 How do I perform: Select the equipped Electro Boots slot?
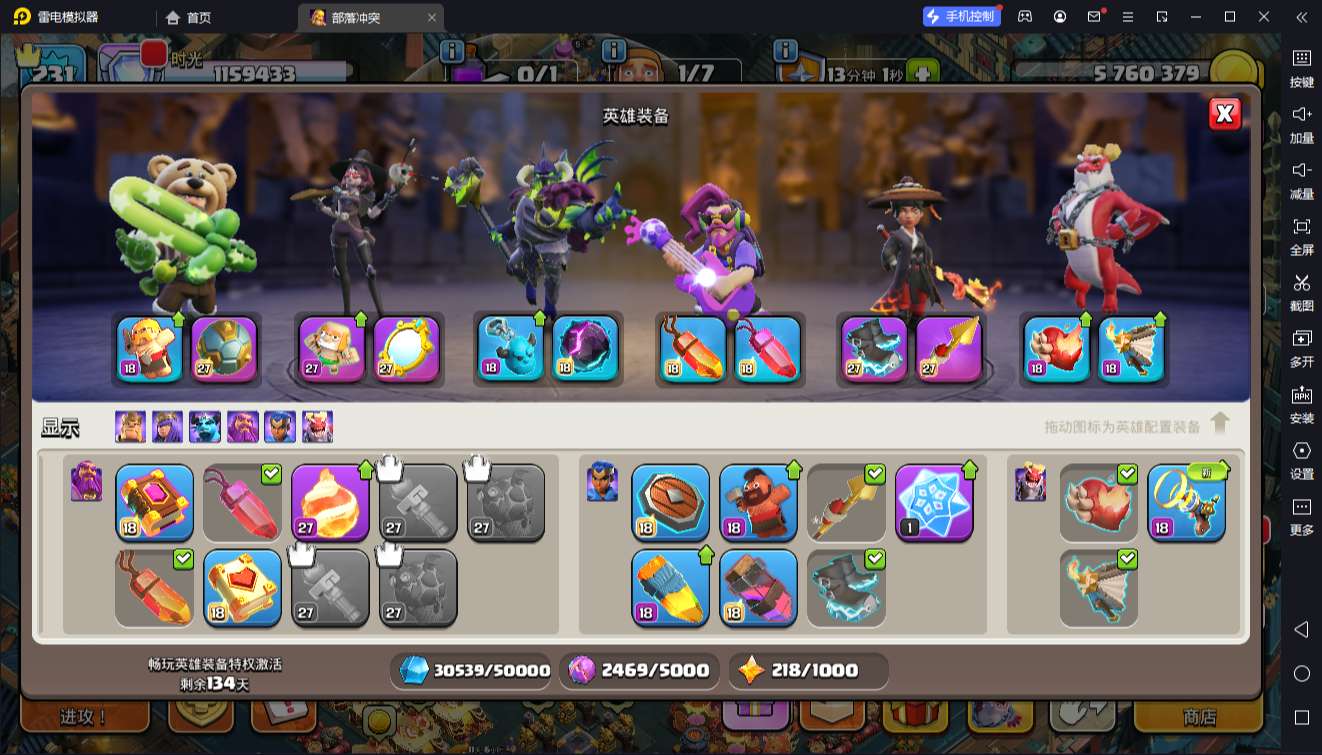pyautogui.click(x=874, y=349)
